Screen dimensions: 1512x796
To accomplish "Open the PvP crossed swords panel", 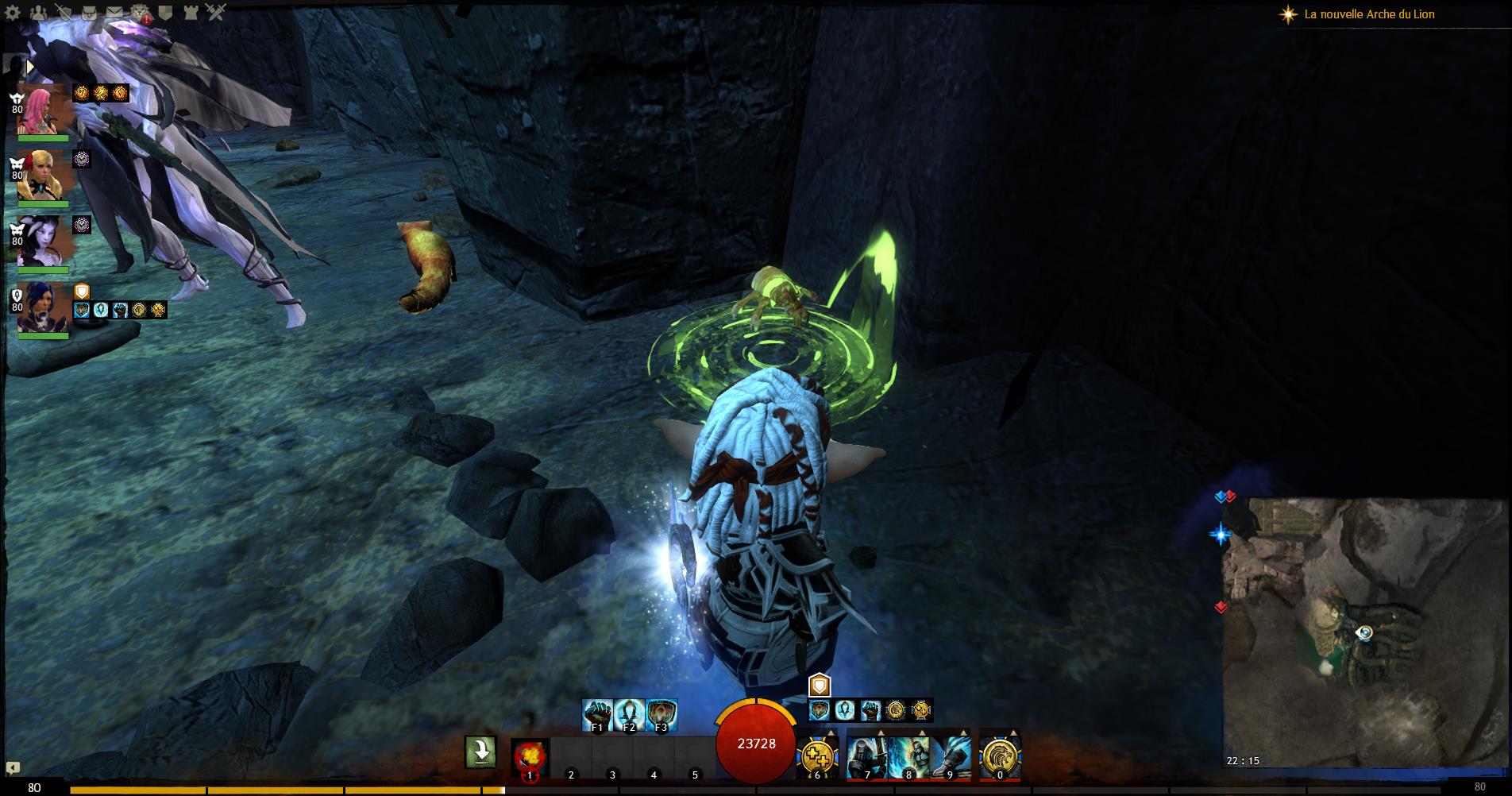I will coord(216,12).
